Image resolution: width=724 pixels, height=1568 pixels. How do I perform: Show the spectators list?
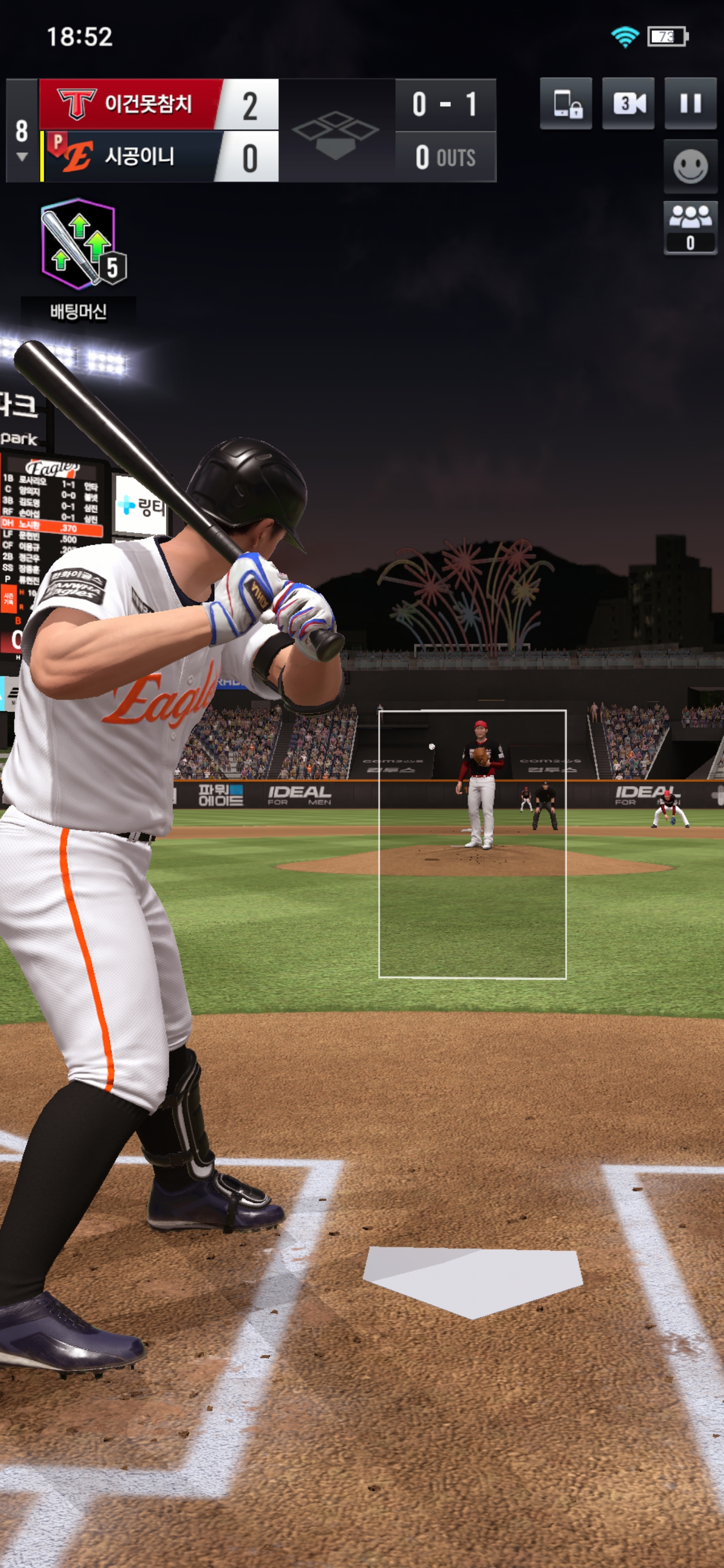(690, 227)
